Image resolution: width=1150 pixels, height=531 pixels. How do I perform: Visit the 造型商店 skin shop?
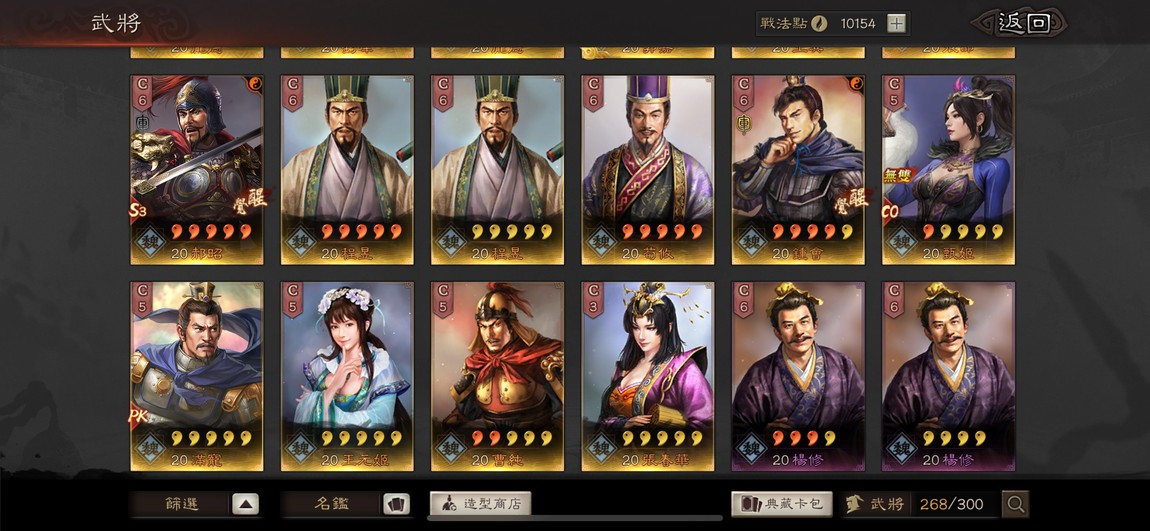[480, 504]
